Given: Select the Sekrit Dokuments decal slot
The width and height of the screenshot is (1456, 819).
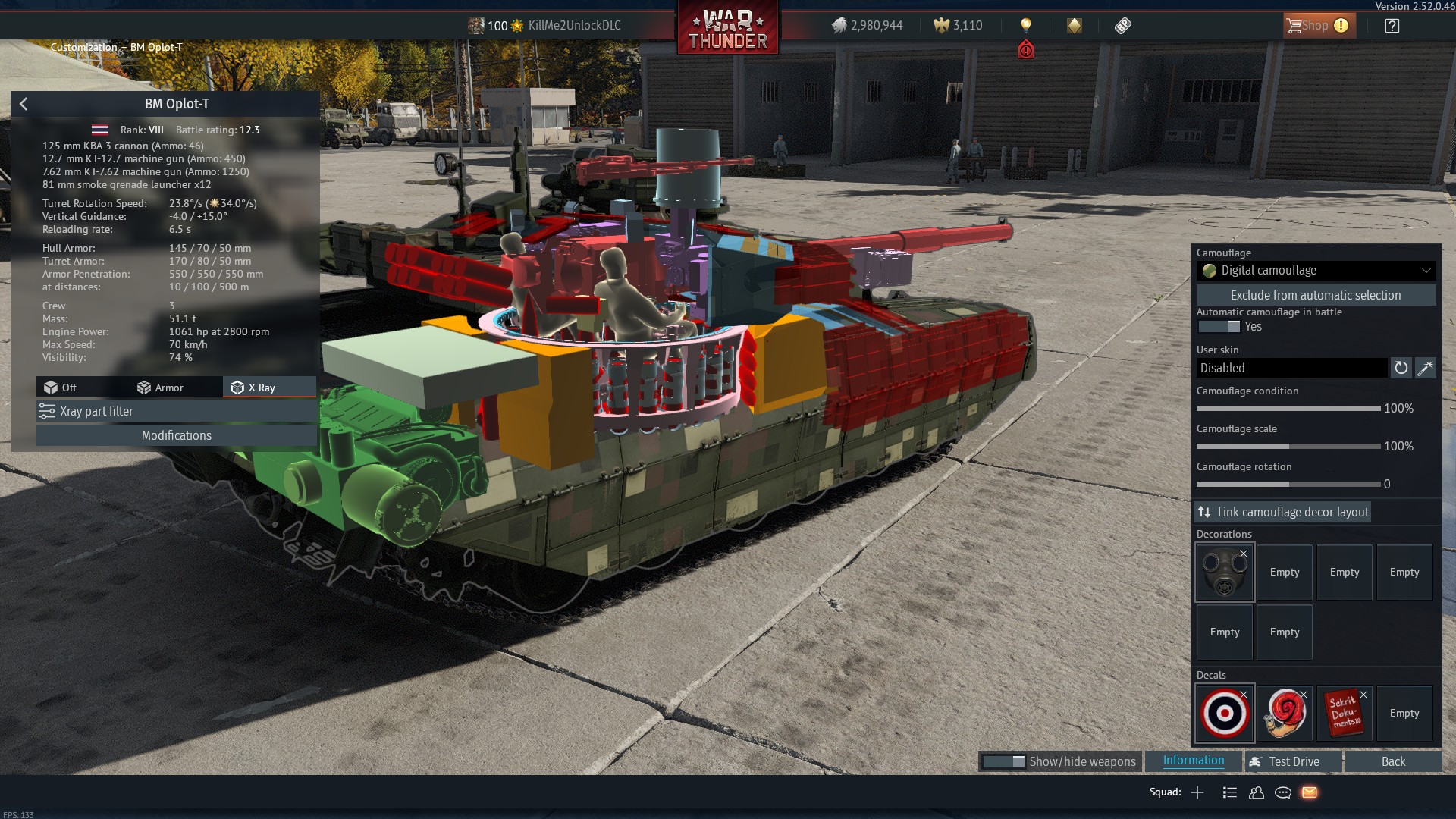Looking at the screenshot, I should [1345, 714].
